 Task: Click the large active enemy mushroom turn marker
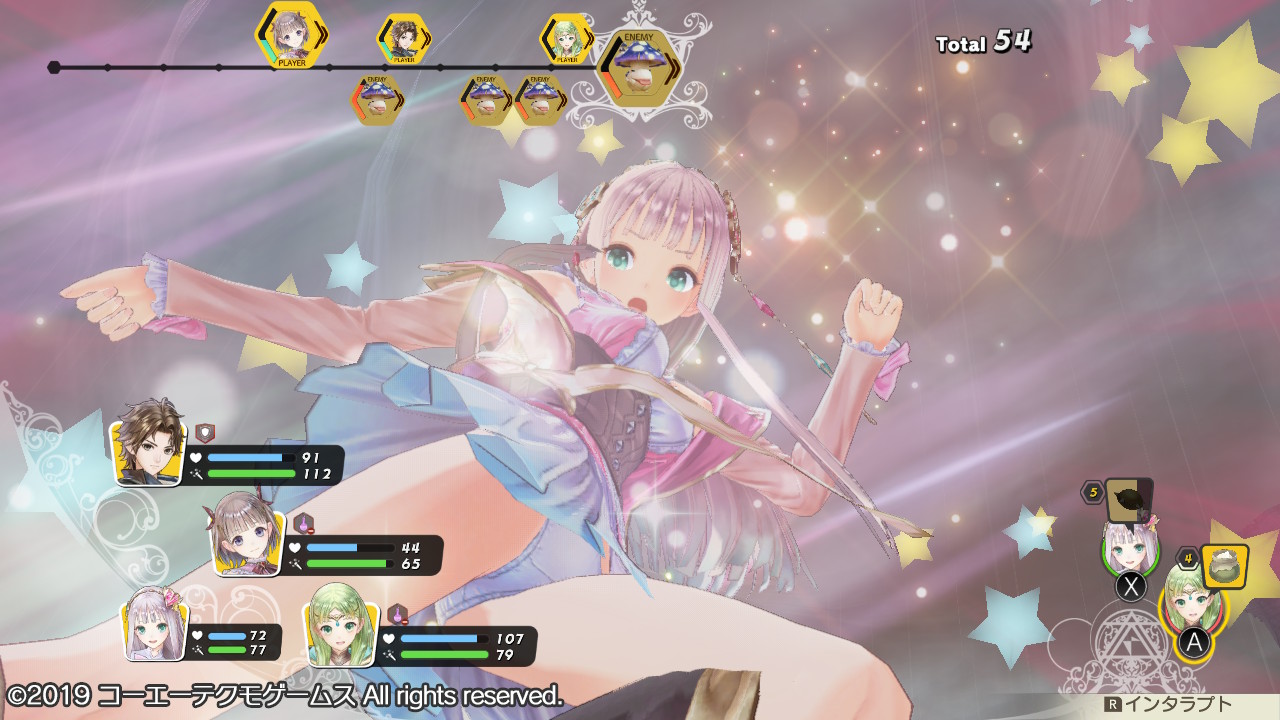pyautogui.click(x=638, y=70)
